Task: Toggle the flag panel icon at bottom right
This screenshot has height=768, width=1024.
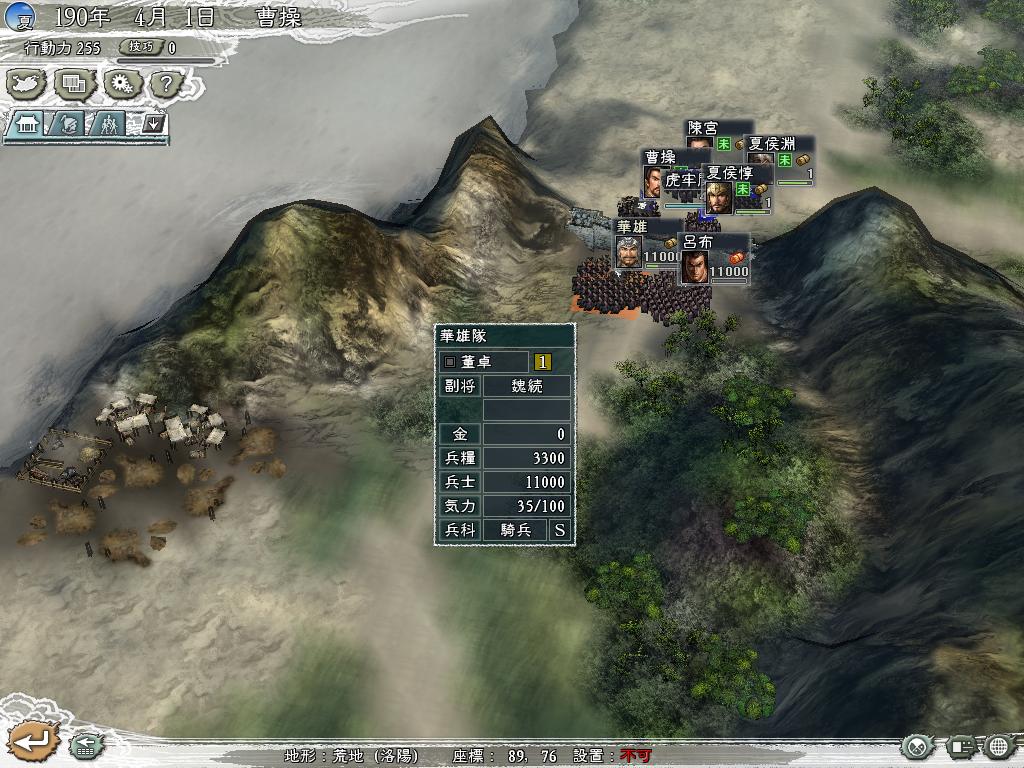Action: coord(961,746)
